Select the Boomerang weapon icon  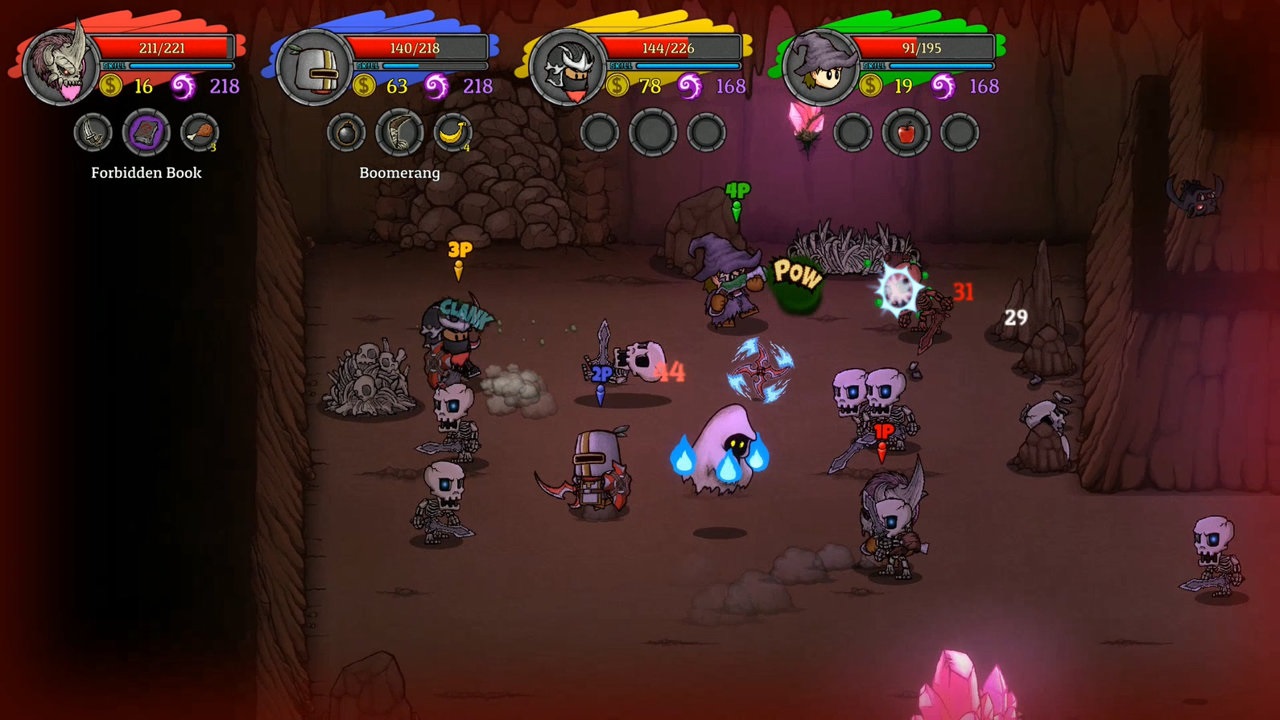click(x=399, y=131)
